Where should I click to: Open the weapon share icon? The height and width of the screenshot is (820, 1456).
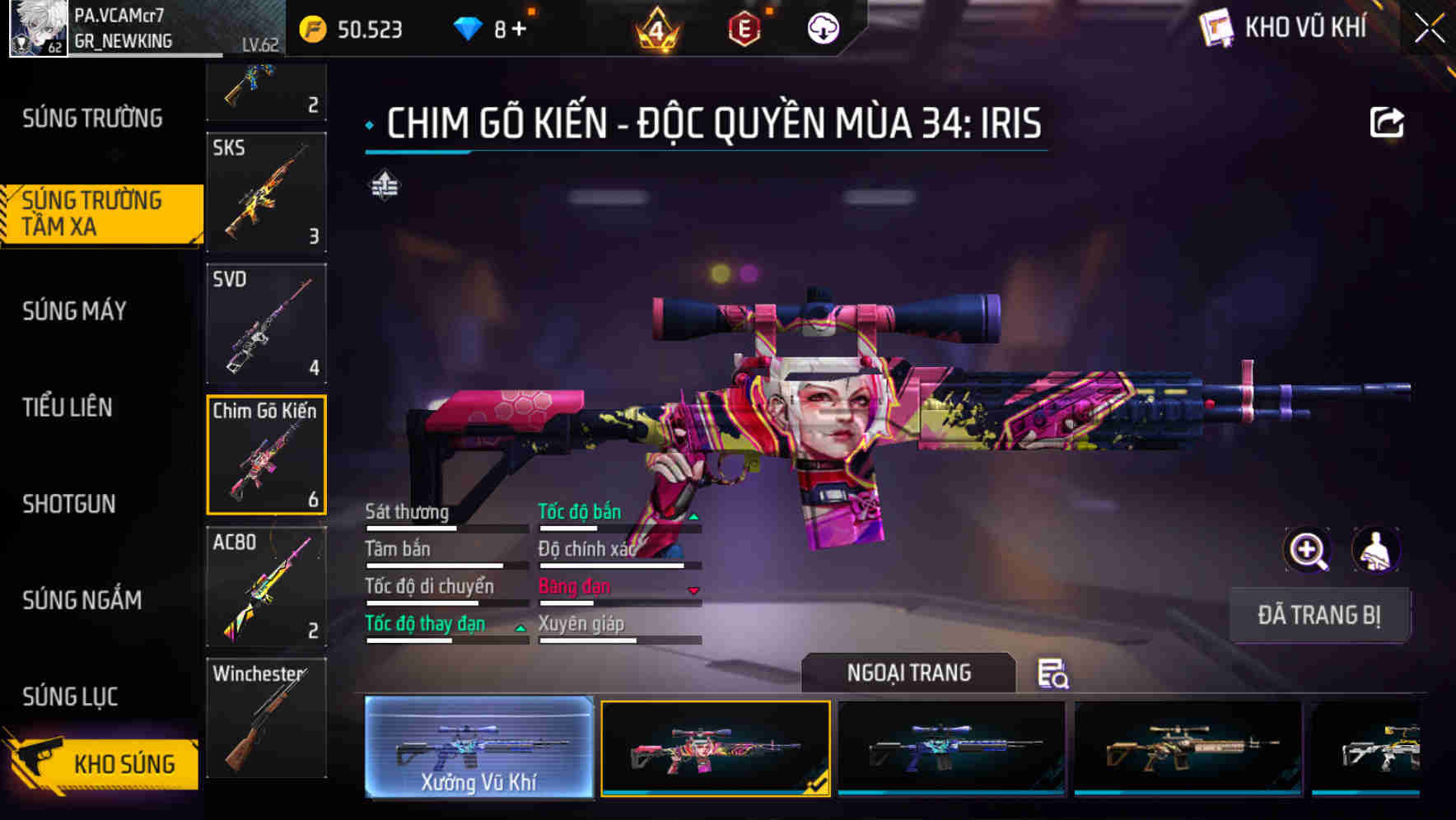click(x=1388, y=121)
